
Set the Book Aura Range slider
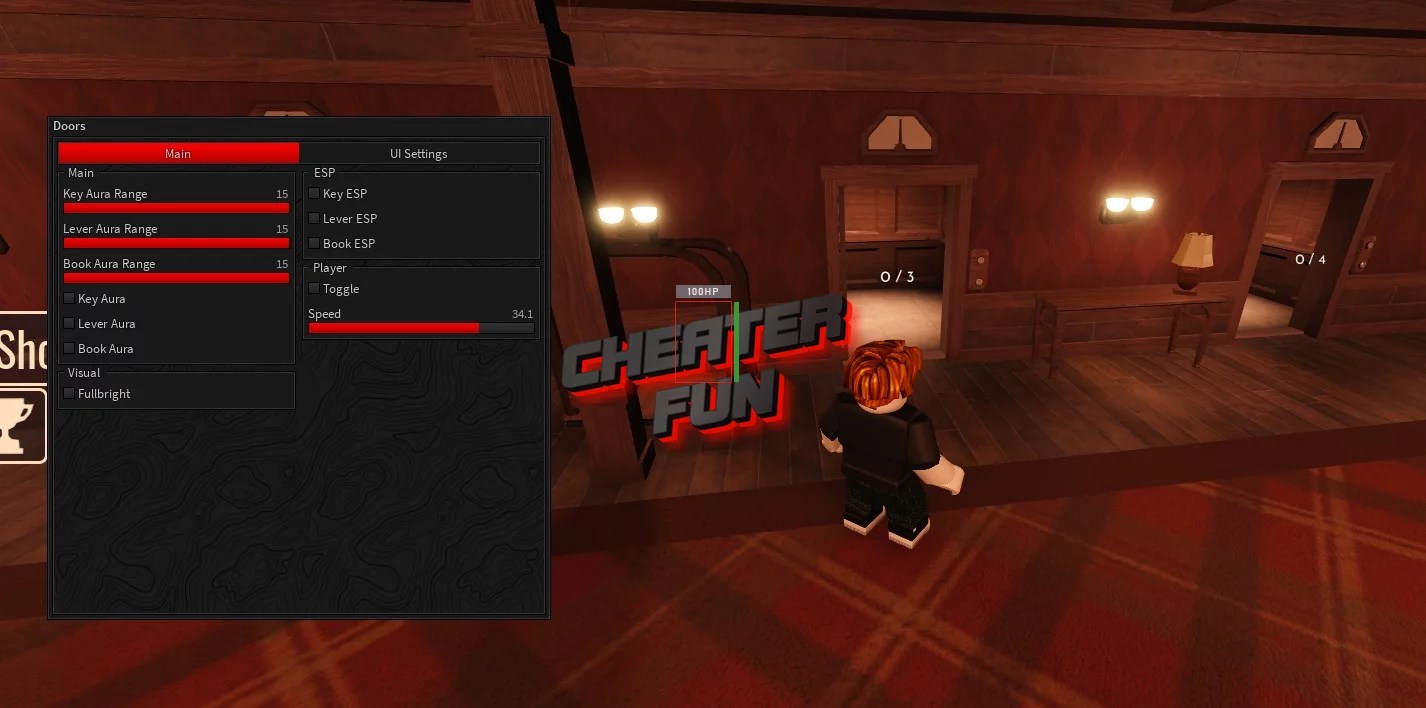[x=176, y=278]
